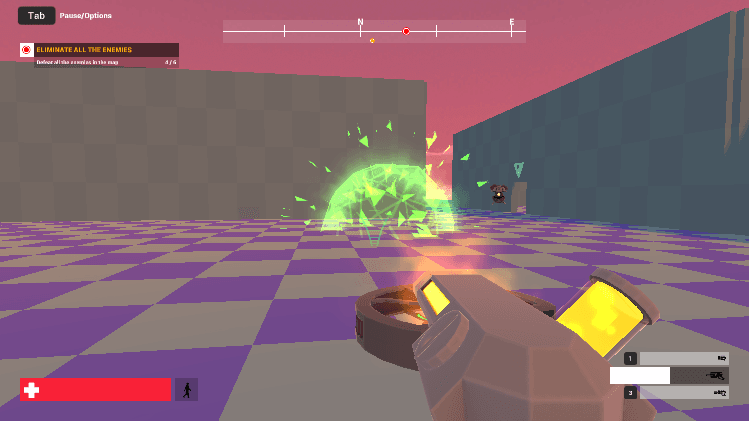Open the Pause/Options menu
Screen dimensions: 749x421
tap(37, 16)
